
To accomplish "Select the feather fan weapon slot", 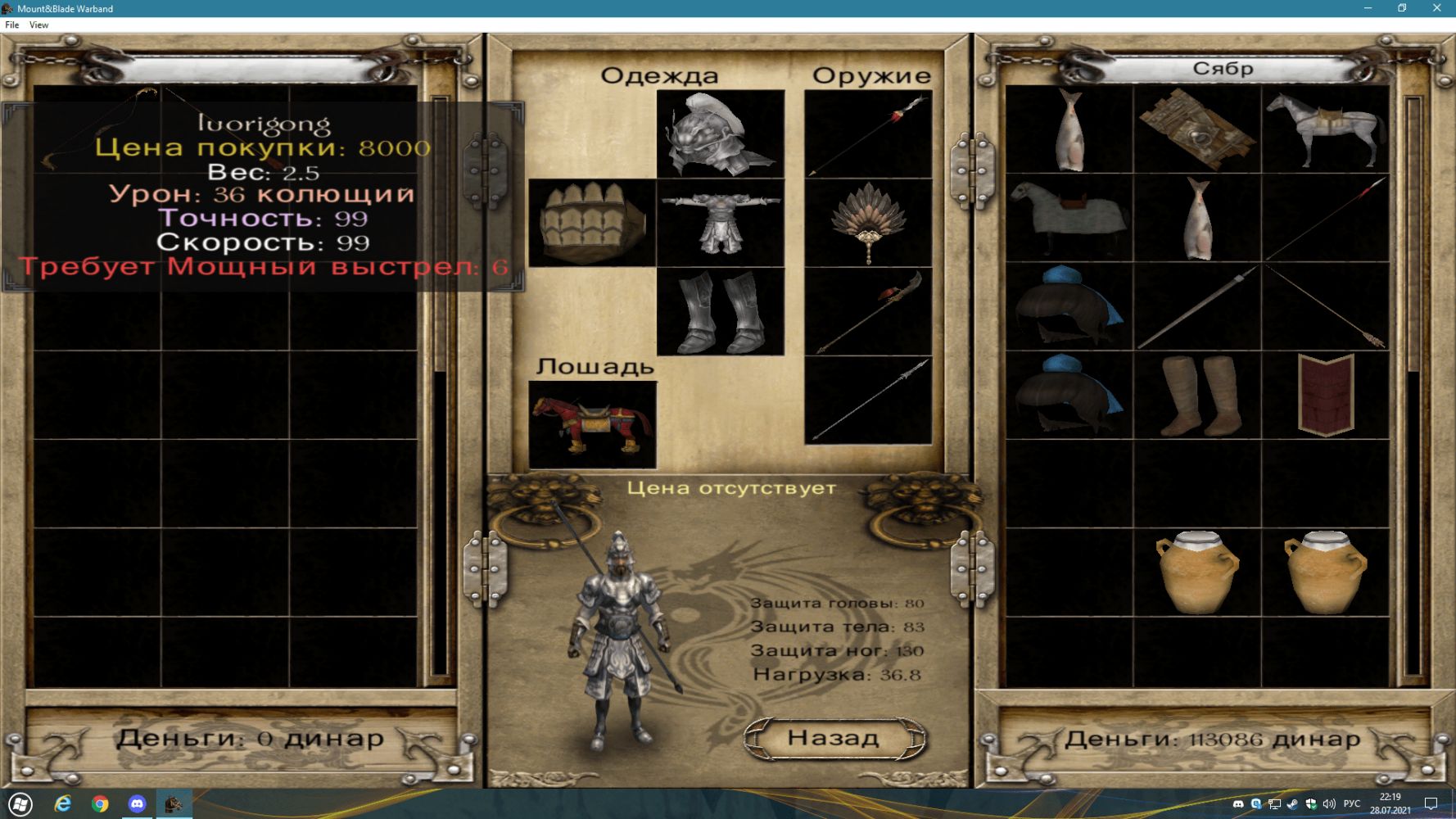I will click(868, 223).
